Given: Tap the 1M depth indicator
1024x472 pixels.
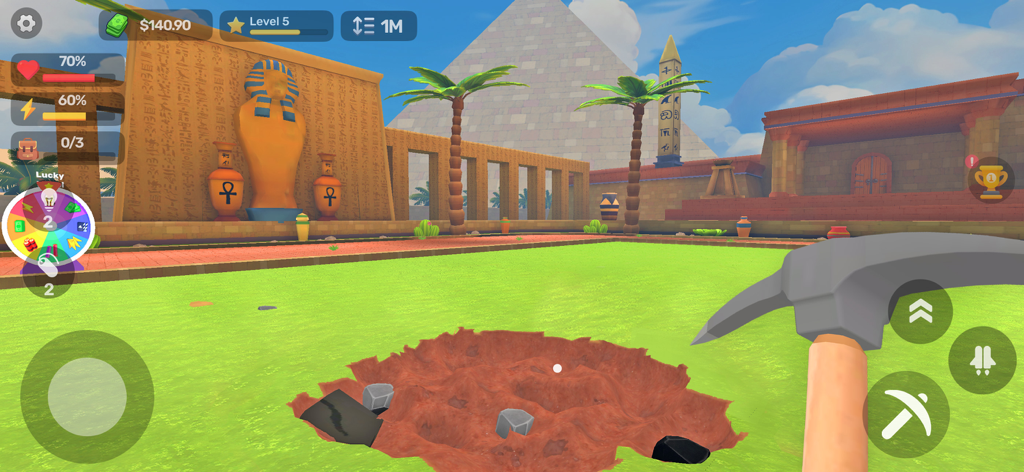Looking at the screenshot, I should click(x=378, y=26).
